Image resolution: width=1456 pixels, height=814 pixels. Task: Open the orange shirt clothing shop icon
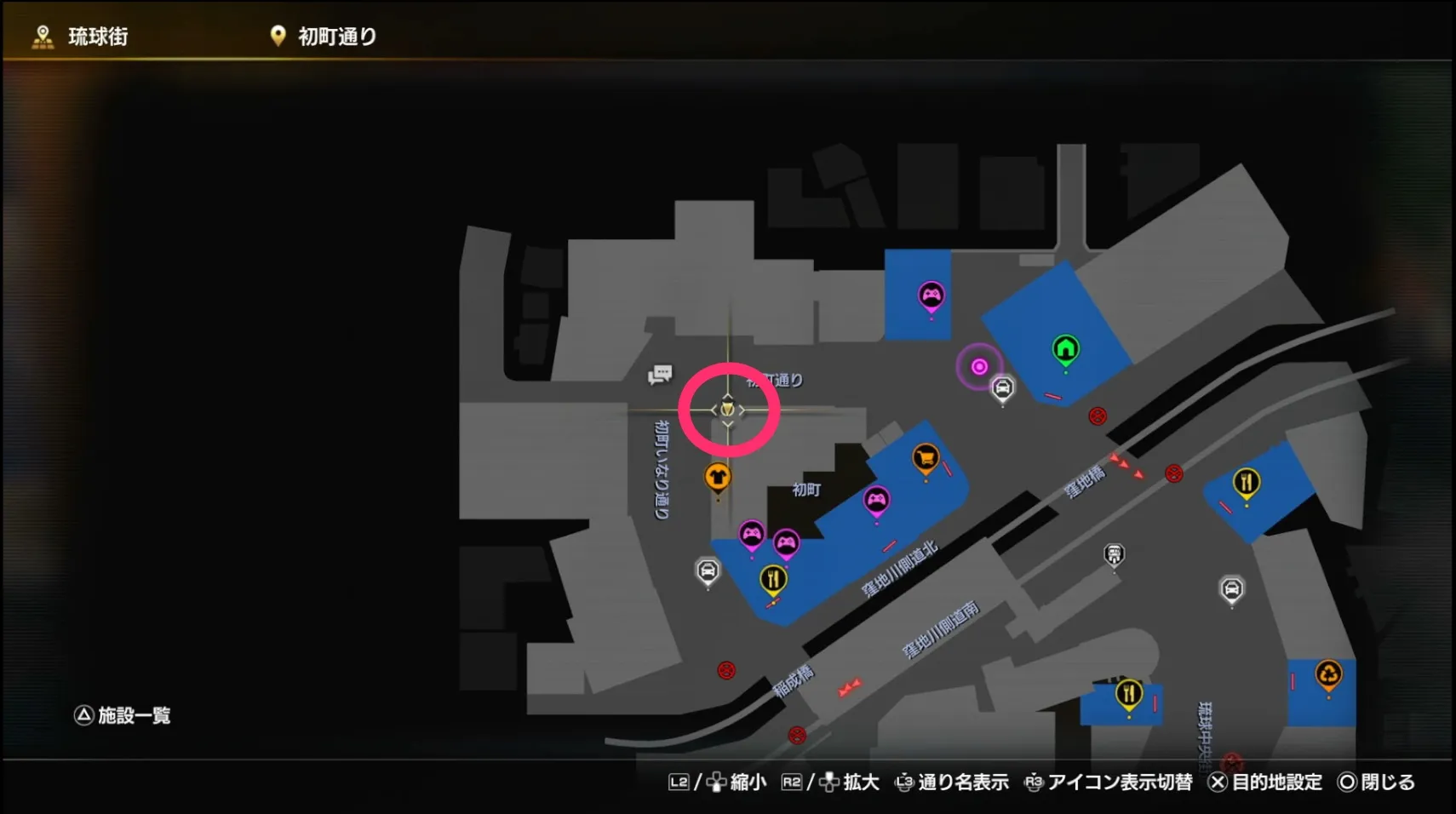(719, 478)
